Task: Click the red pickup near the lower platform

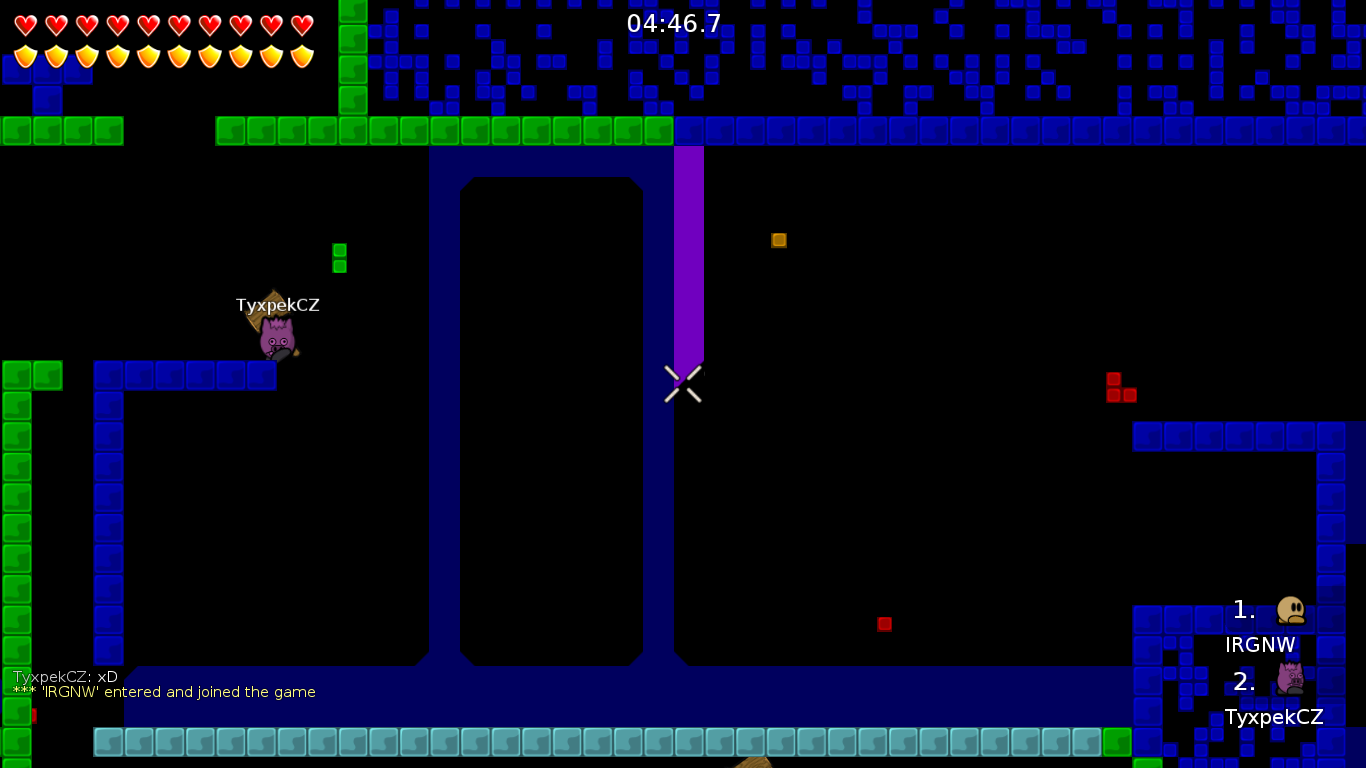Action: pyautogui.click(x=884, y=623)
